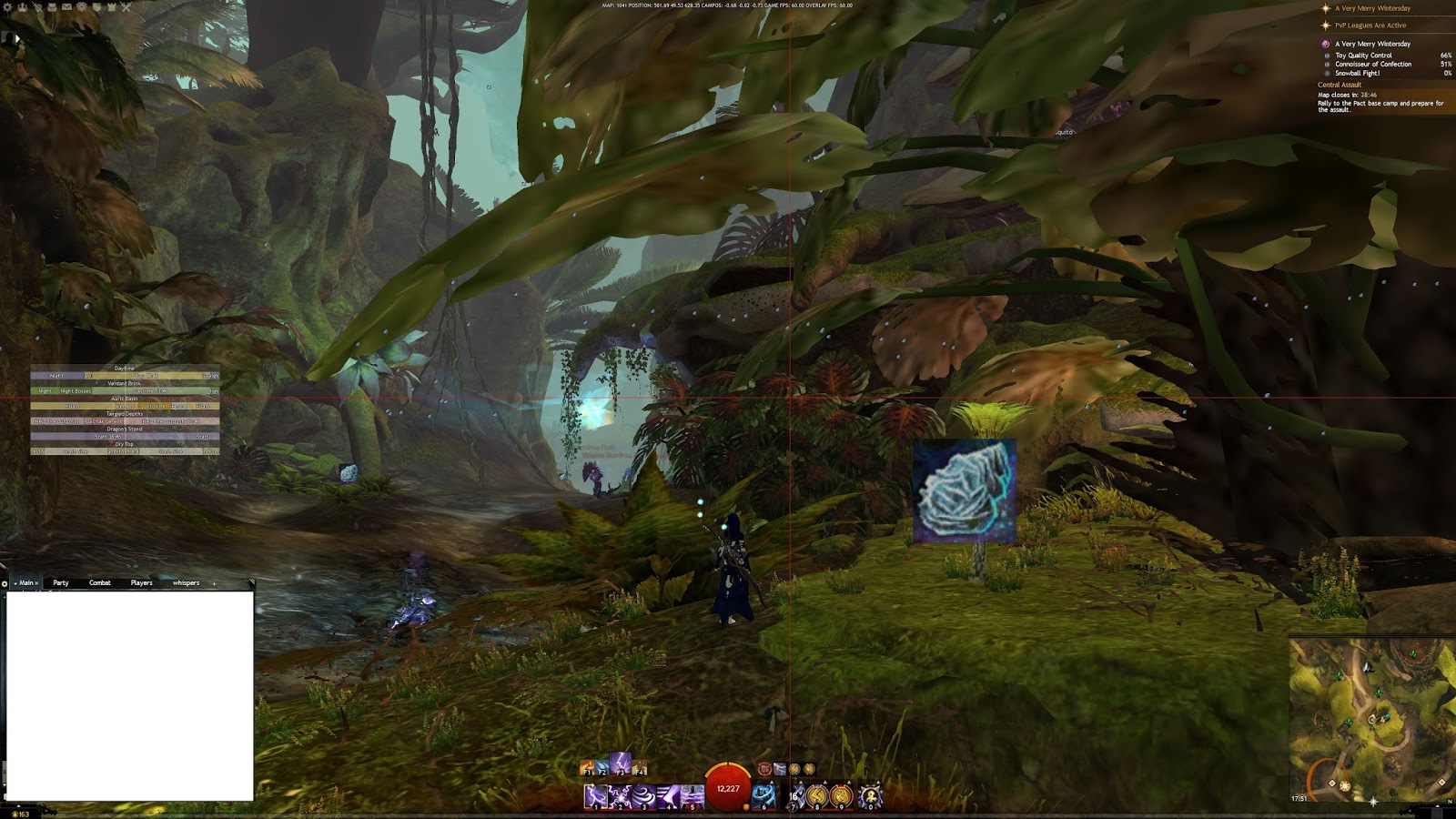The image size is (1456, 819).
Task: Expand the flyout arrow above healing skill 6
Action: (772, 783)
